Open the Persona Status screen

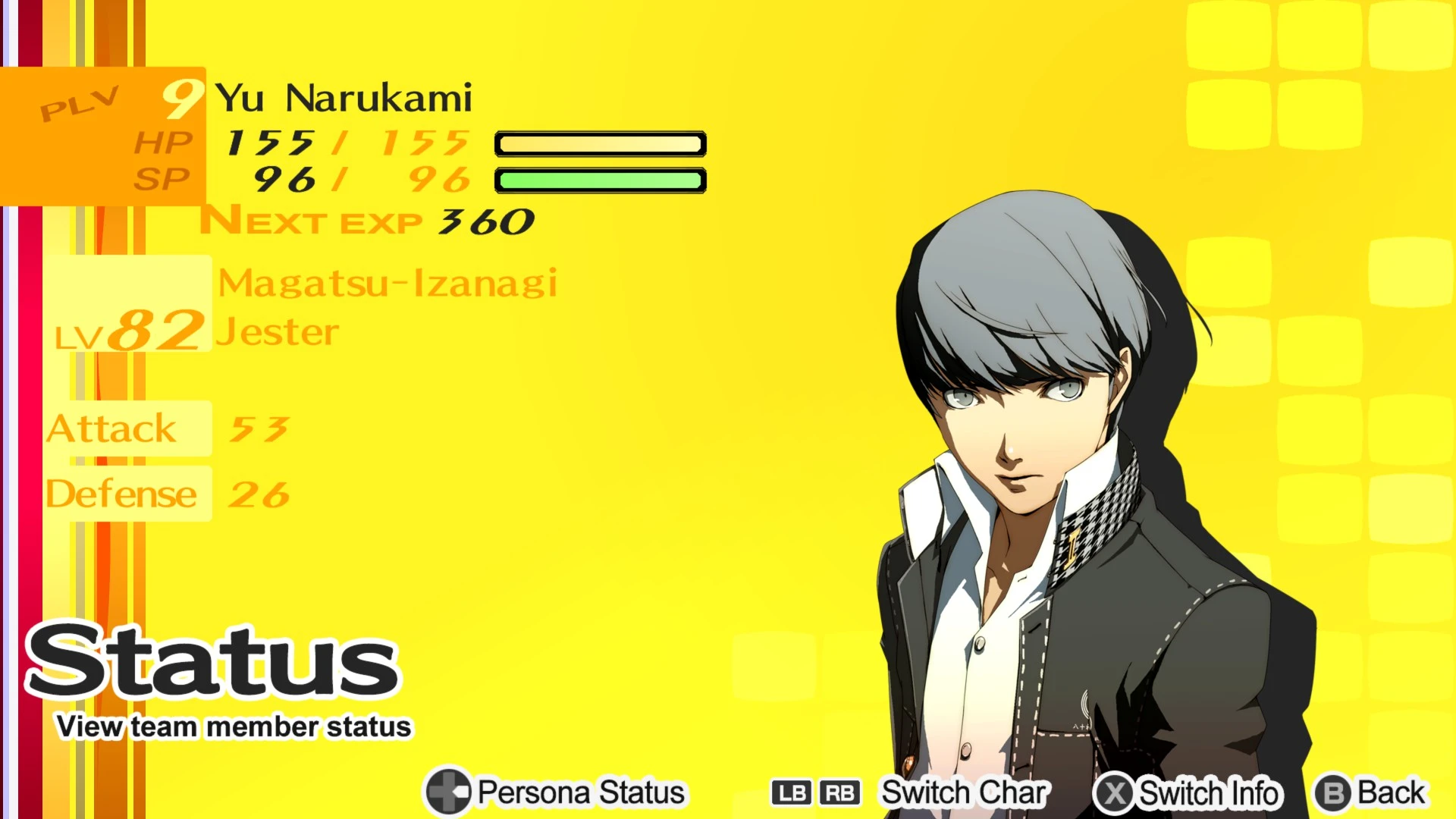point(578,793)
